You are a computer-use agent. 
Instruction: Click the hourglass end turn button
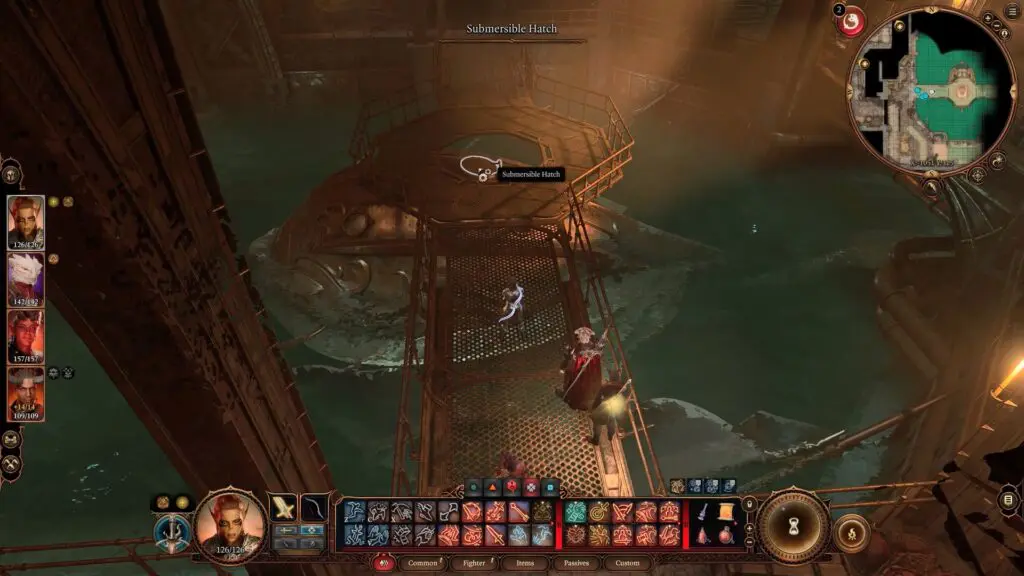click(794, 526)
